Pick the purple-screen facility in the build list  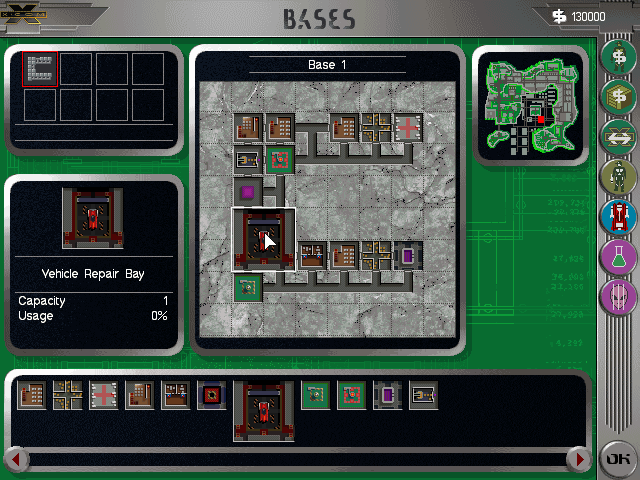click(x=387, y=396)
